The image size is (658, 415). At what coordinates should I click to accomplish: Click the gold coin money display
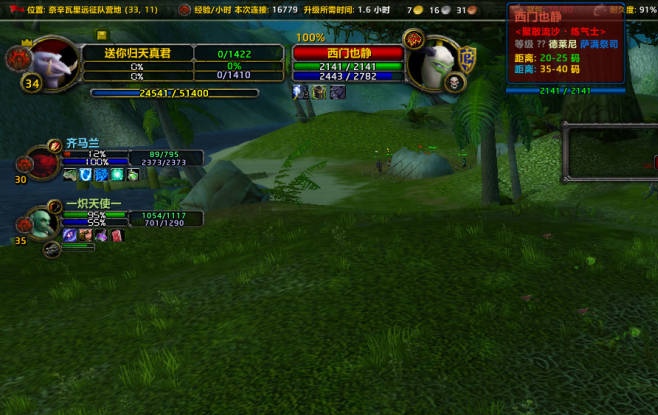(x=412, y=9)
